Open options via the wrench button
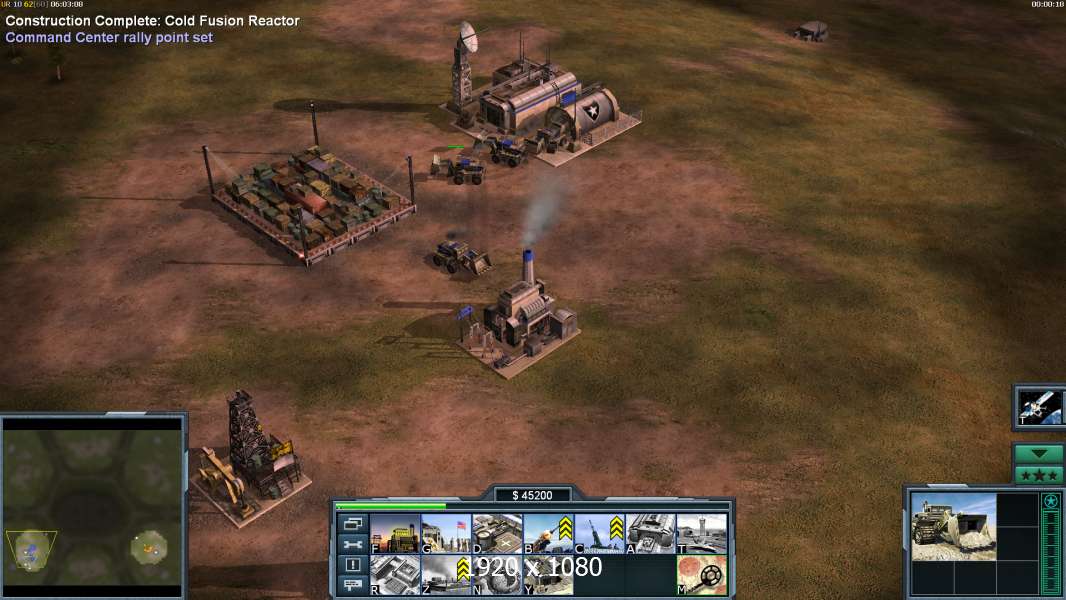 [x=352, y=544]
